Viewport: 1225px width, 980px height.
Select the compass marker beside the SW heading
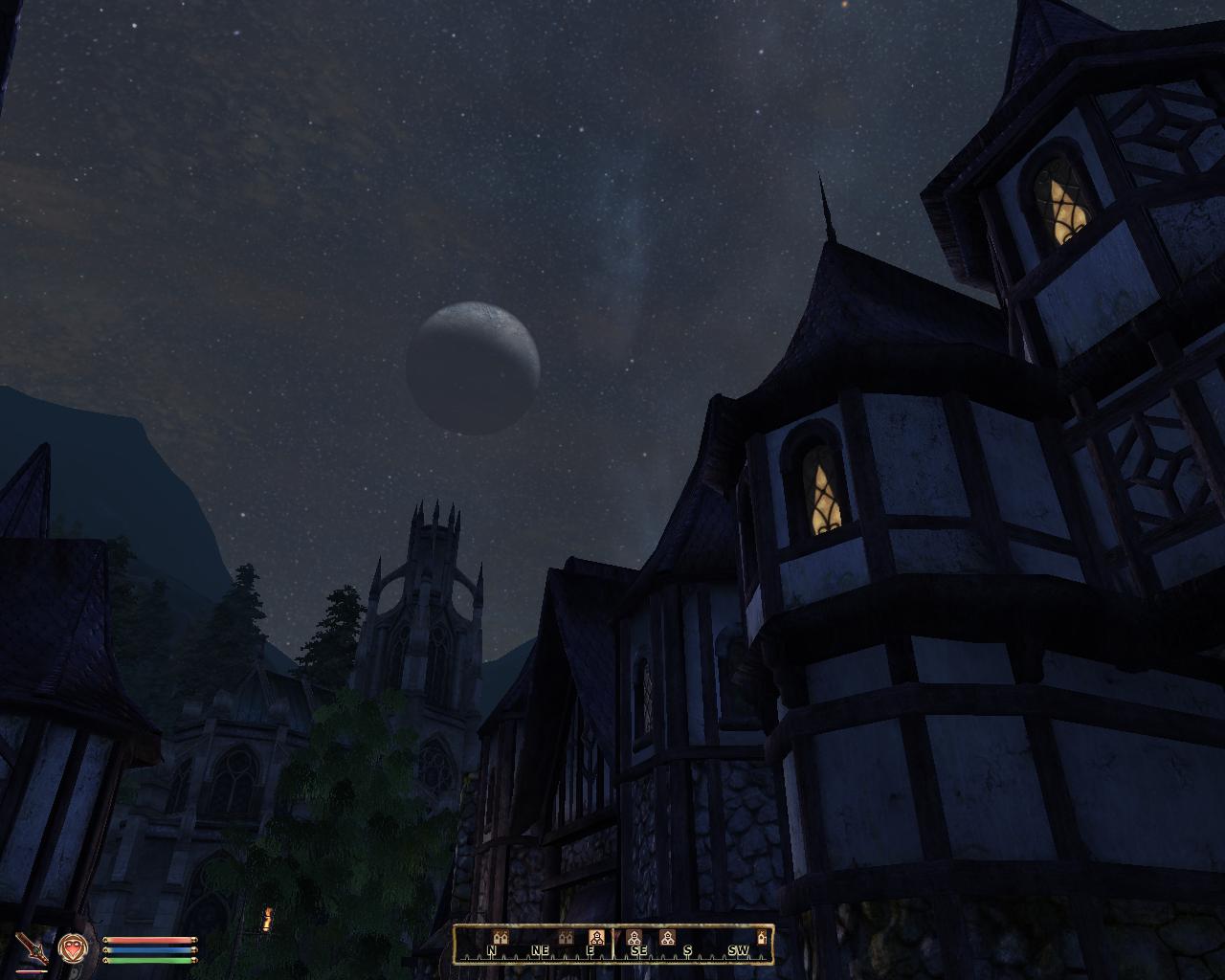coord(762,936)
